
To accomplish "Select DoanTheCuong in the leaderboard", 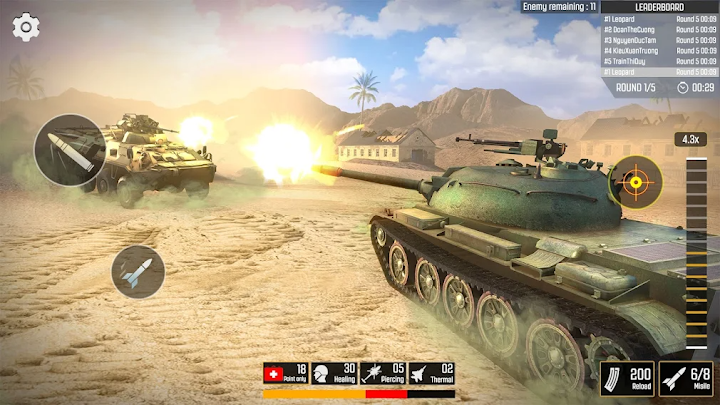I will (659, 29).
